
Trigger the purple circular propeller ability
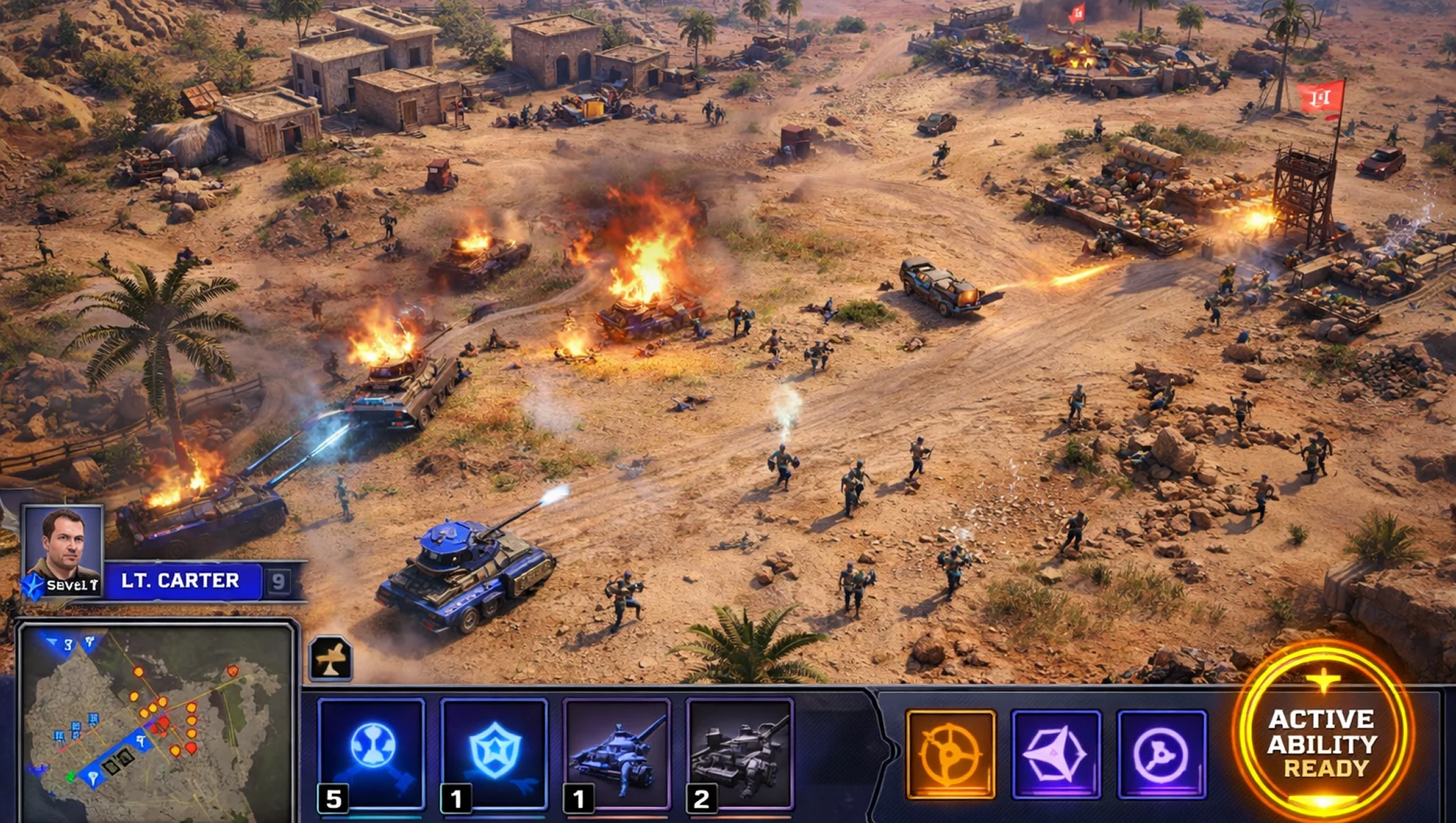click(1161, 754)
